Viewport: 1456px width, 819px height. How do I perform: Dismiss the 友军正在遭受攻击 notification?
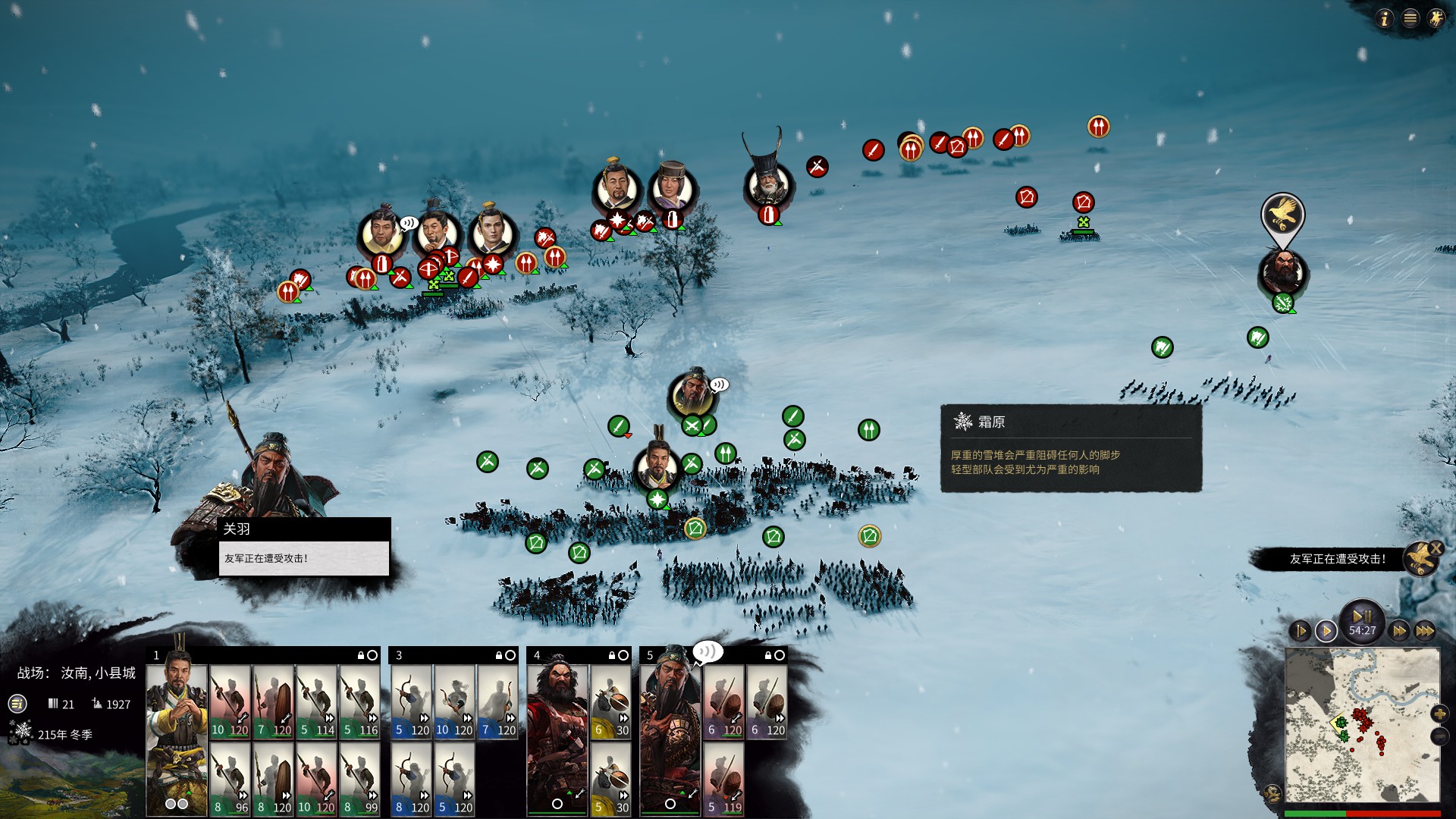[x=1436, y=548]
